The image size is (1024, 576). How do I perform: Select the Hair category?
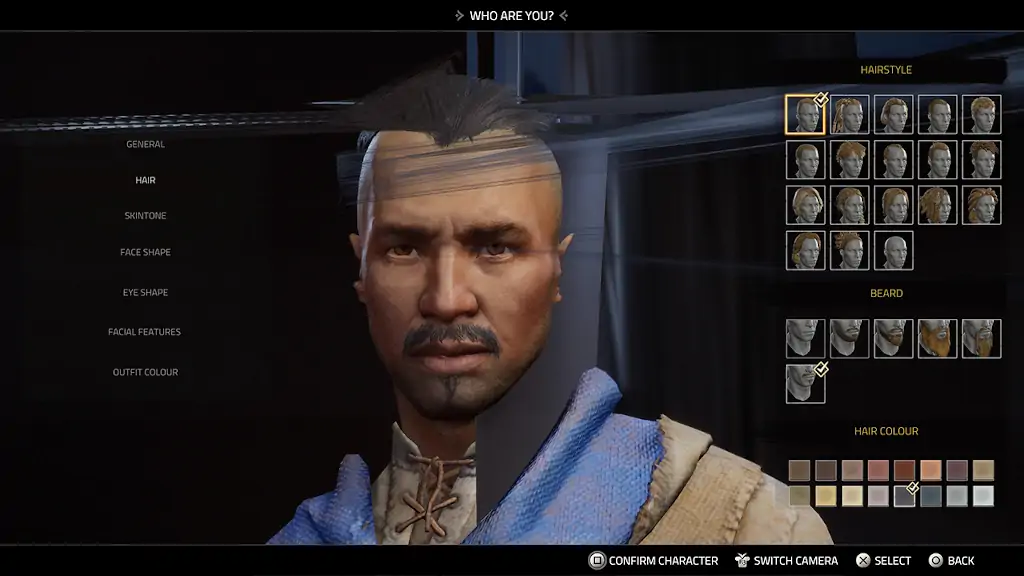pos(145,180)
